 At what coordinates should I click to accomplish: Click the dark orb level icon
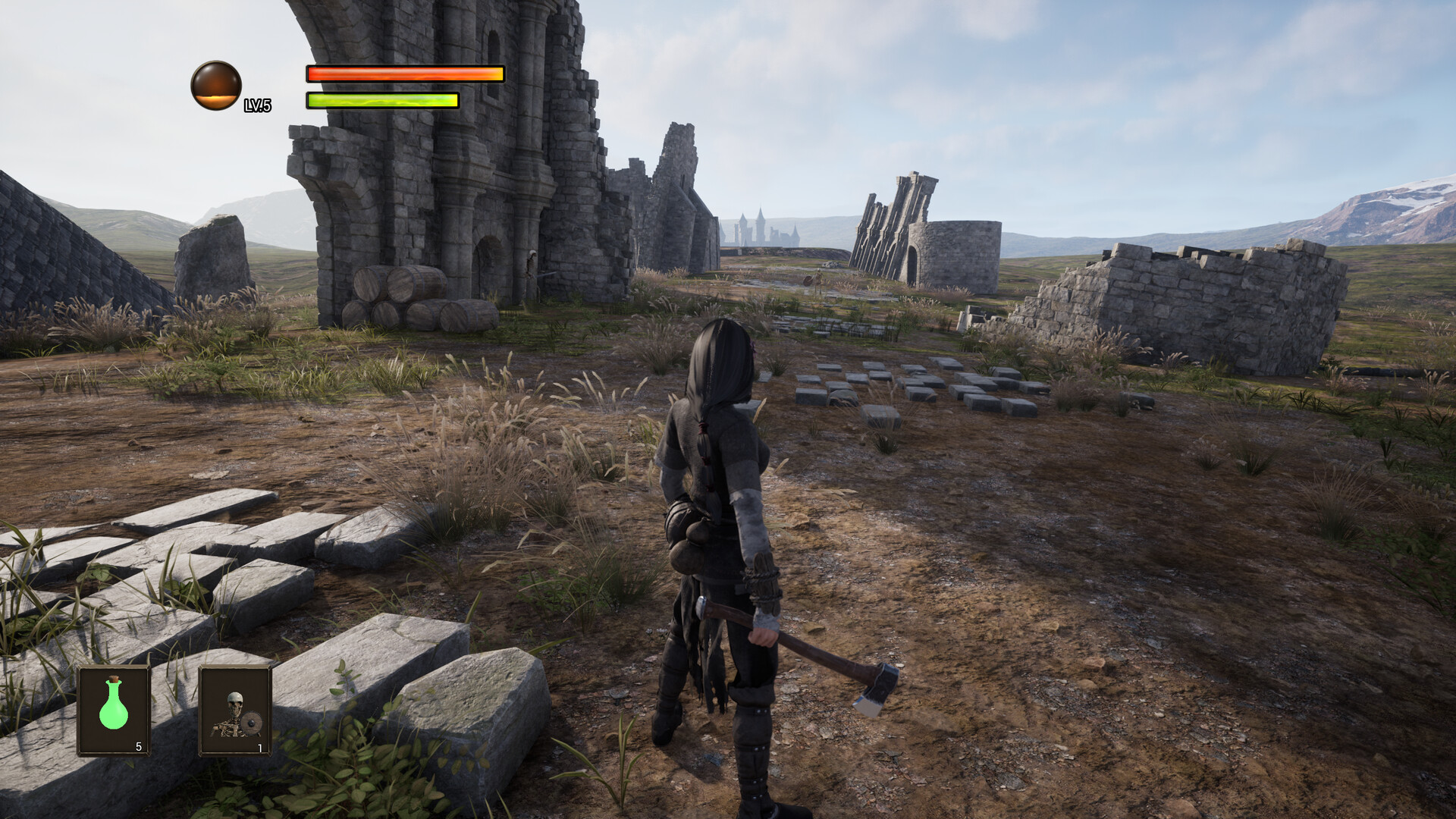coord(216,86)
